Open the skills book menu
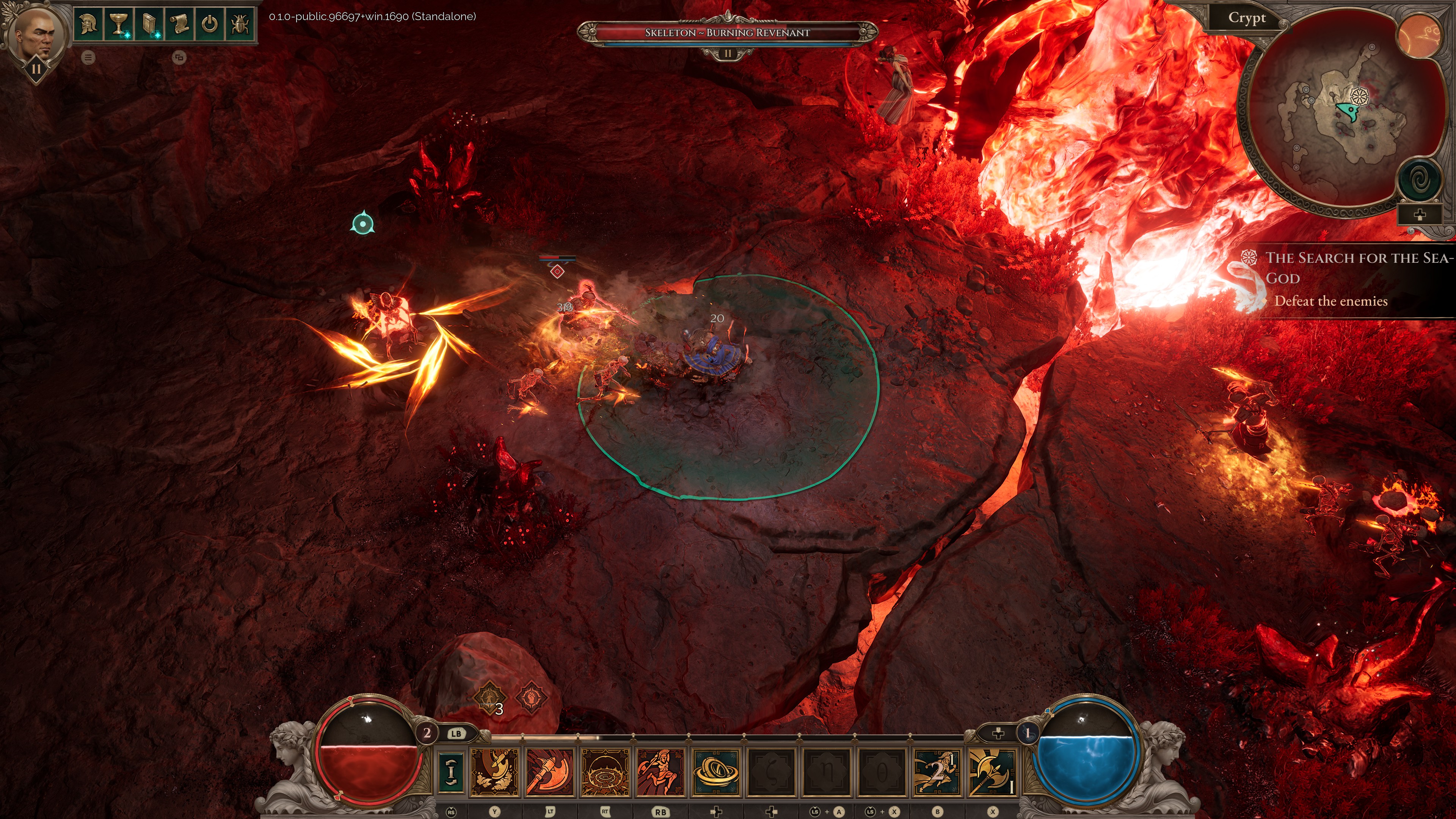 click(149, 24)
